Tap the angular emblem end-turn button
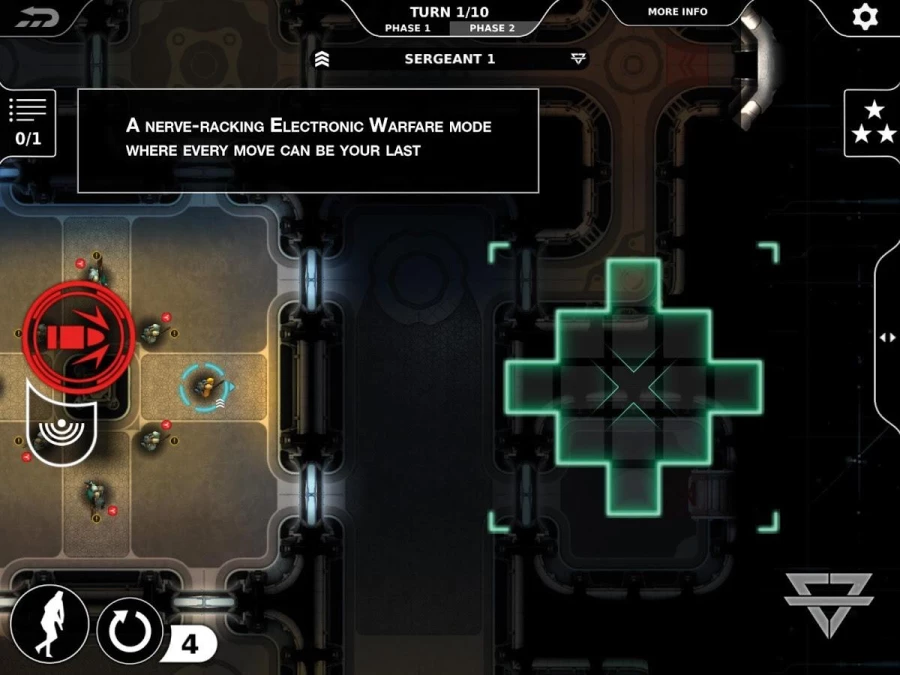This screenshot has width=900, height=675. pyautogui.click(x=828, y=604)
